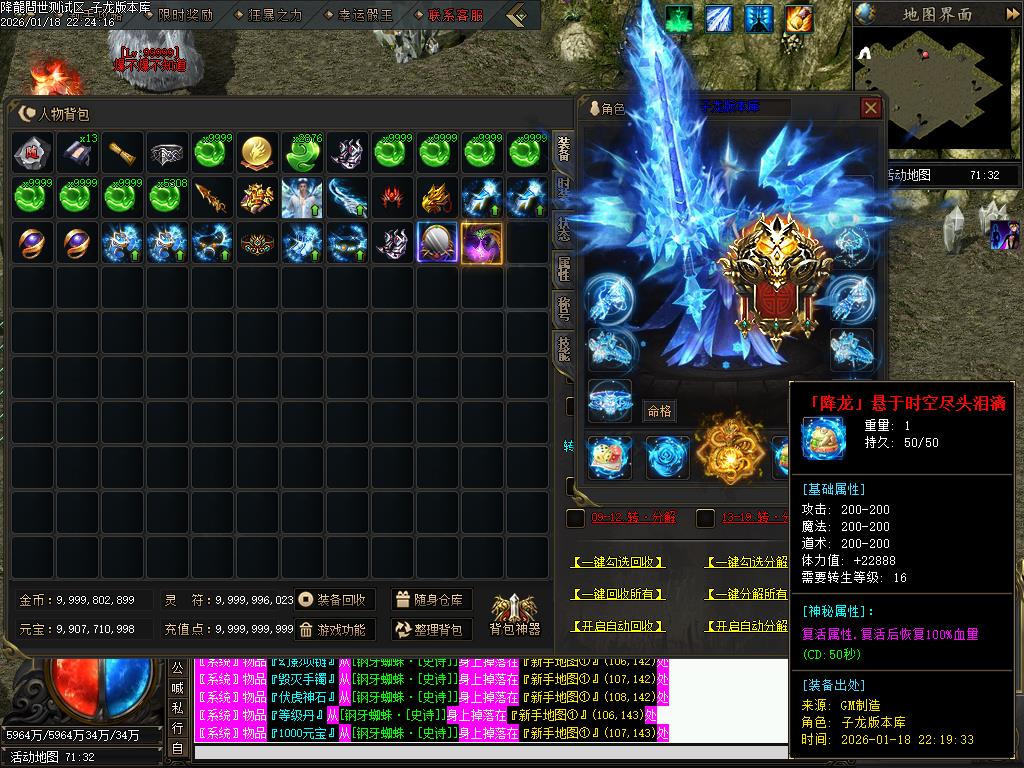Close the 角色 character window

pos(871,108)
